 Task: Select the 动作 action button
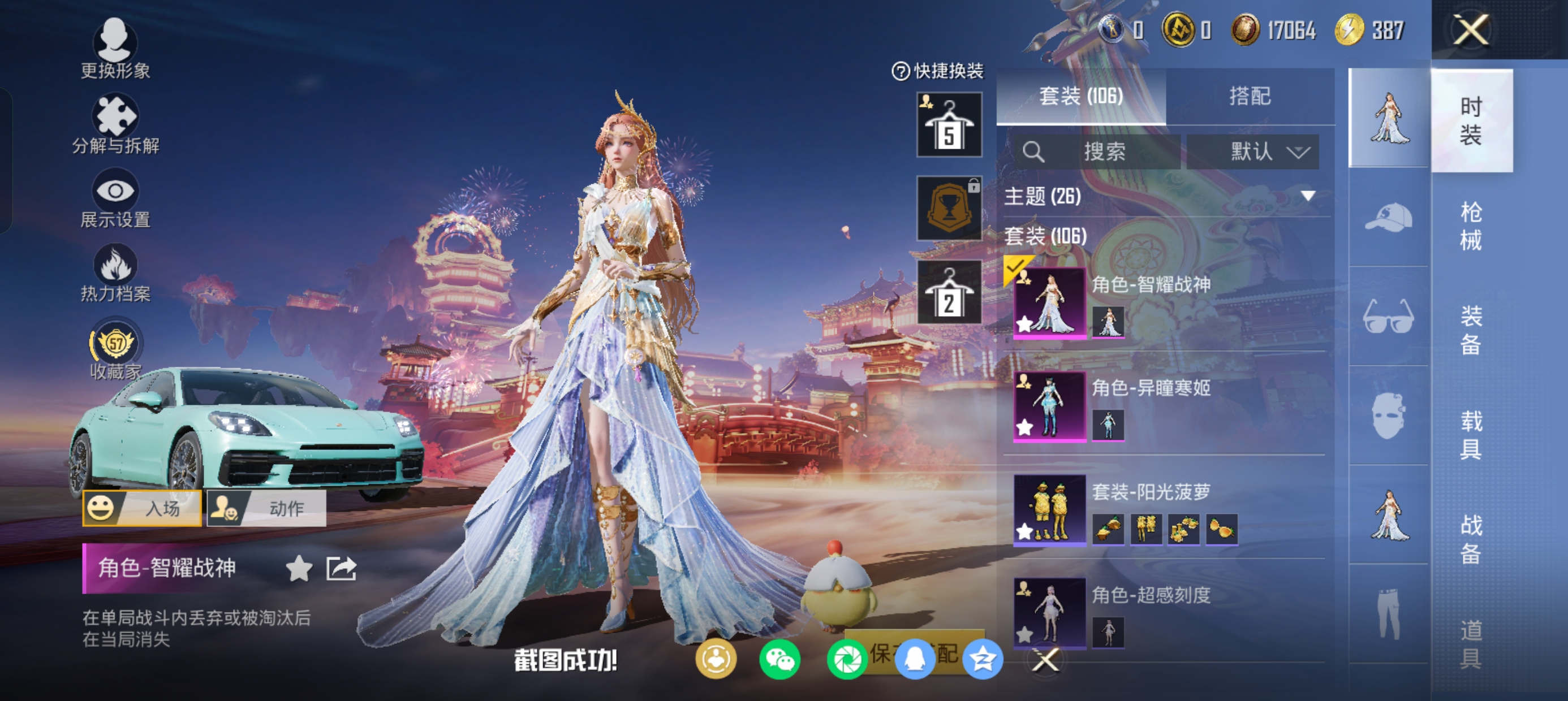coord(266,508)
